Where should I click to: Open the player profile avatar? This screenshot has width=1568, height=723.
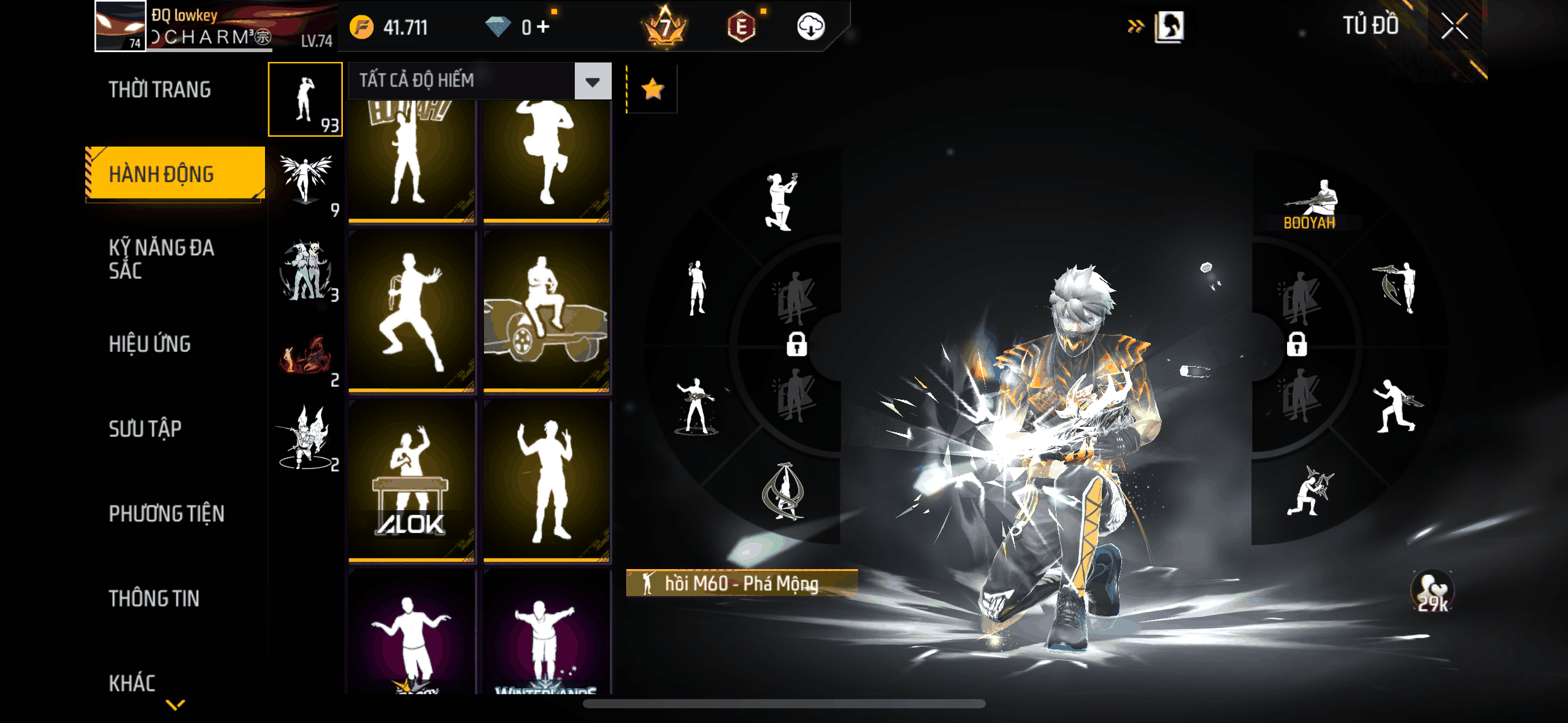pyautogui.click(x=120, y=26)
